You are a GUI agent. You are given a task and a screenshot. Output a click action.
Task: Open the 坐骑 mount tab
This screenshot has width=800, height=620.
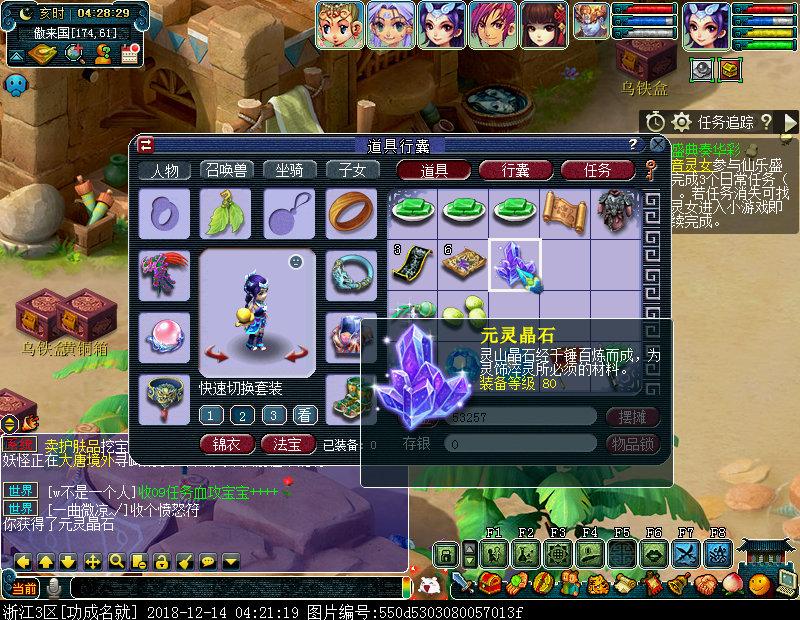[289, 170]
